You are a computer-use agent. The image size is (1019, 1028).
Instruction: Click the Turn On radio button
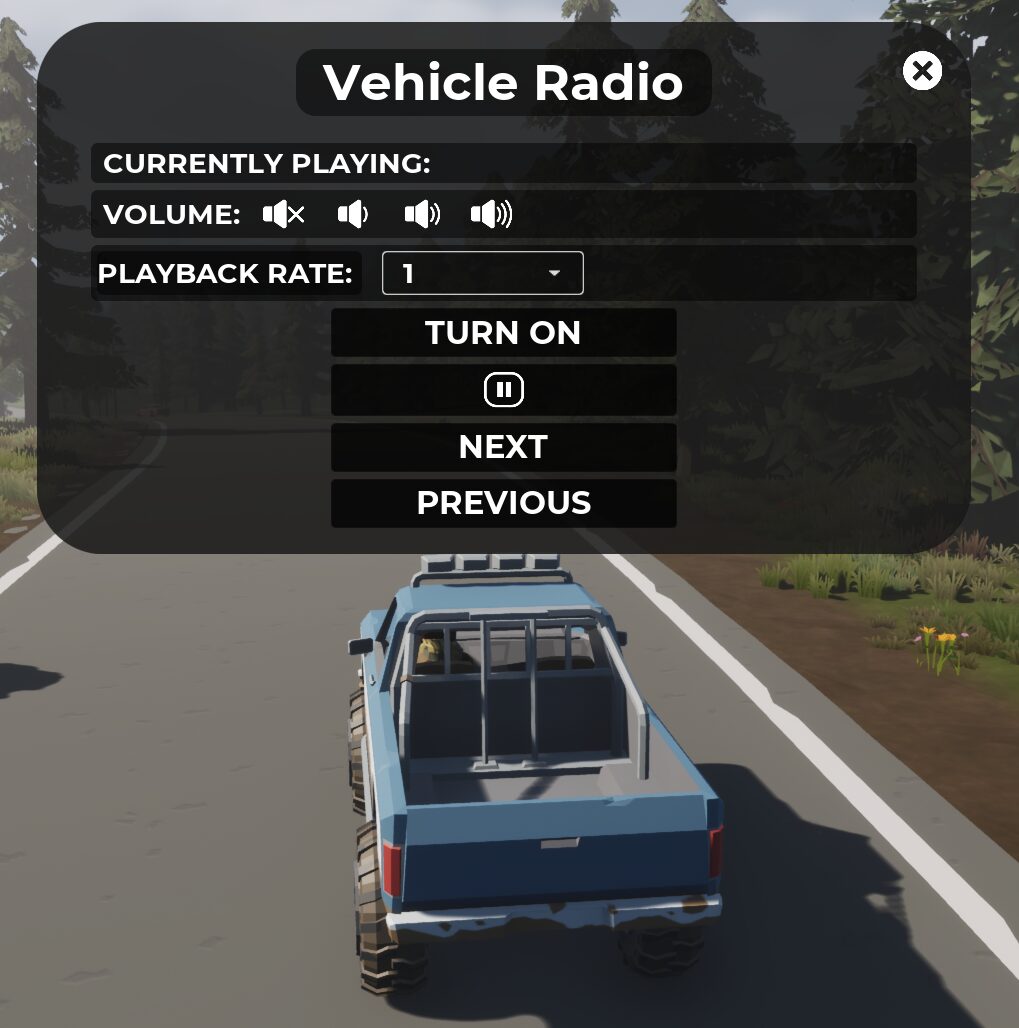[503, 332]
